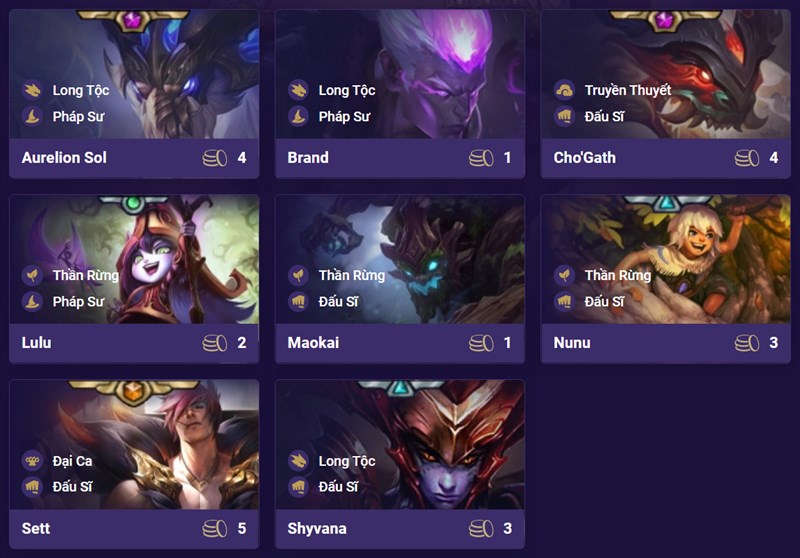Image resolution: width=800 pixels, height=558 pixels.
Task: Click the Đại Ca trait on Sett
Action: coord(75,461)
